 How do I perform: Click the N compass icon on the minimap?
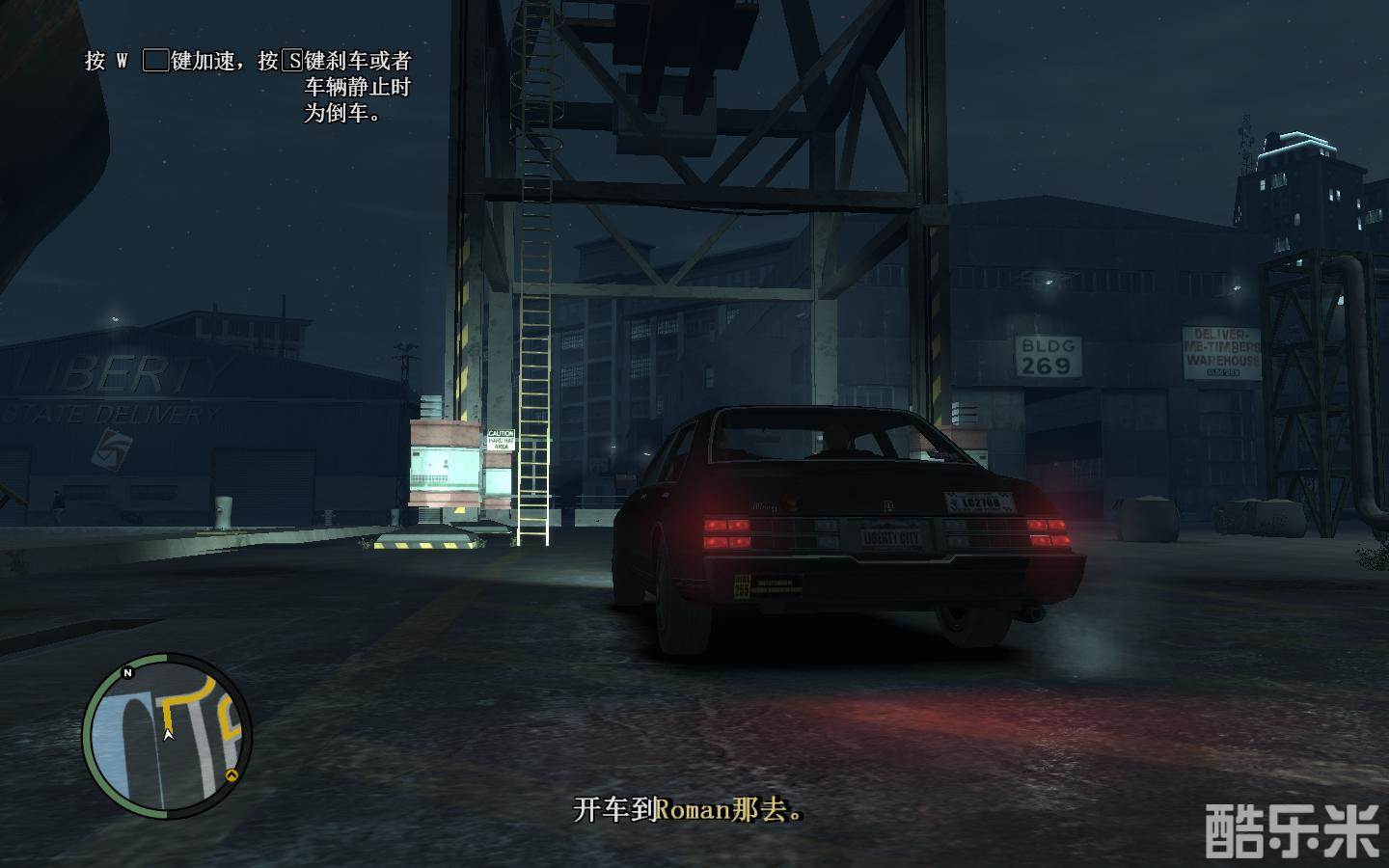(127, 672)
